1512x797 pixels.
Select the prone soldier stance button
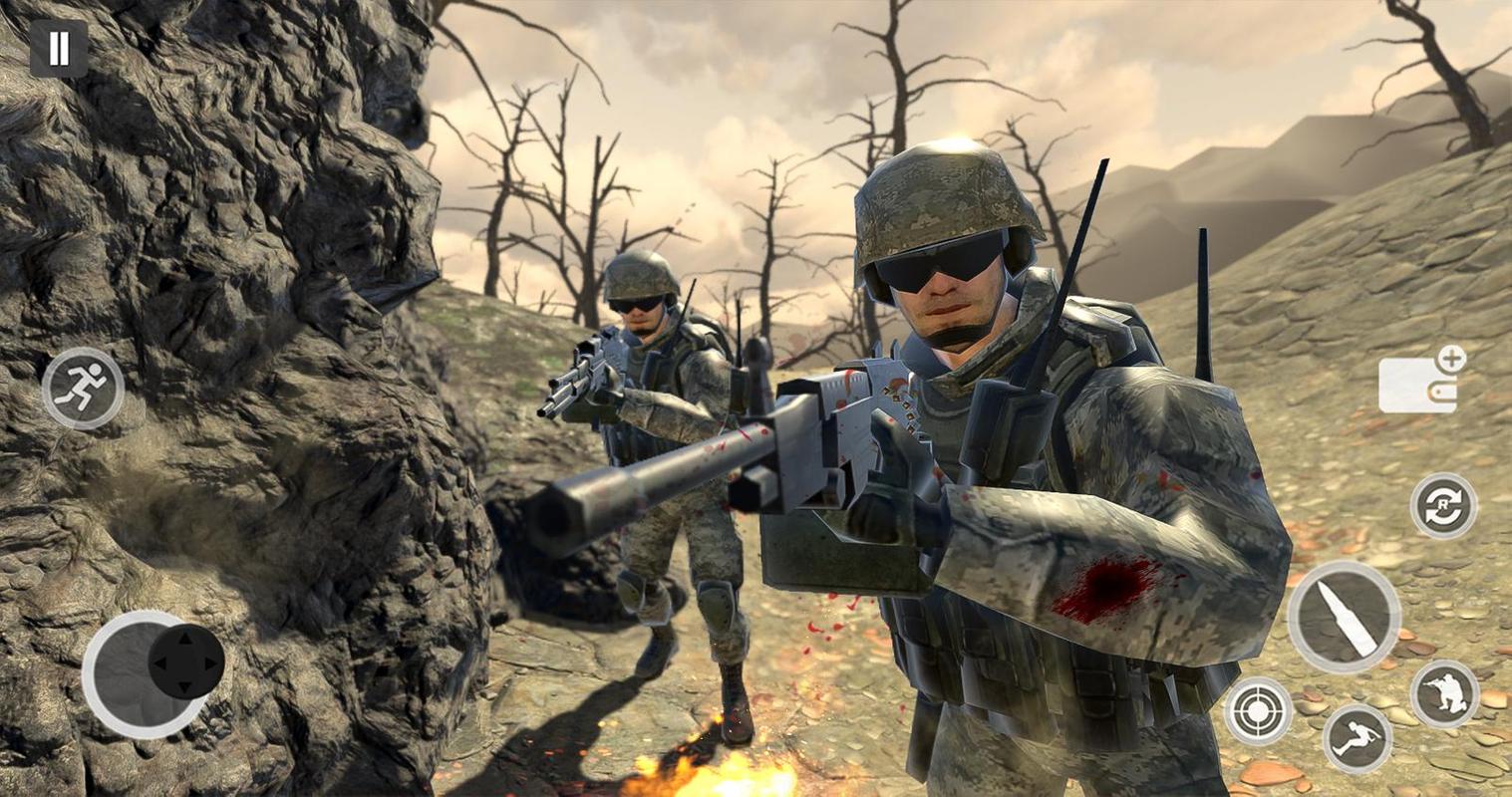[x=1357, y=738]
